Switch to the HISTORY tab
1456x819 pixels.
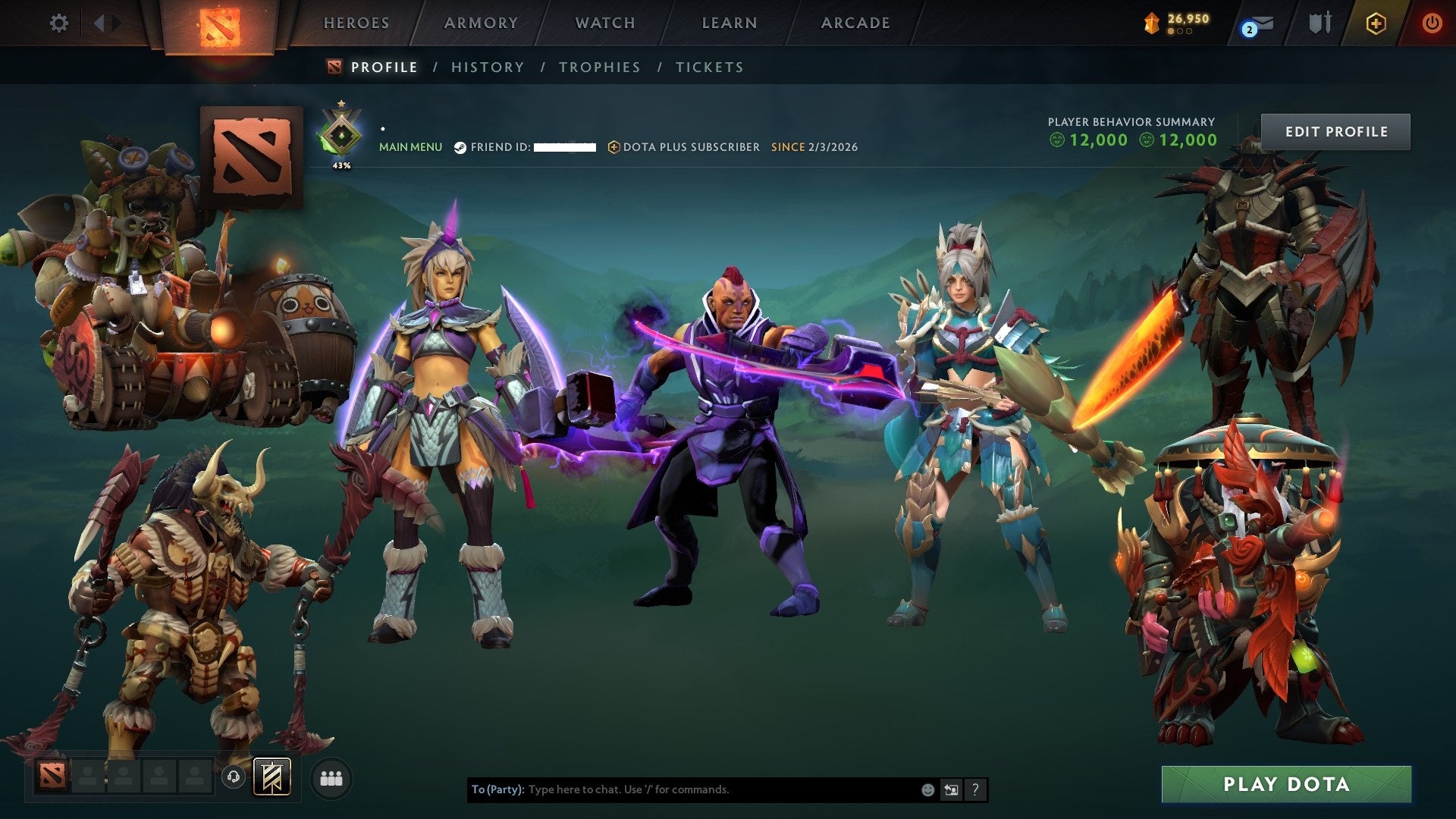click(x=488, y=67)
